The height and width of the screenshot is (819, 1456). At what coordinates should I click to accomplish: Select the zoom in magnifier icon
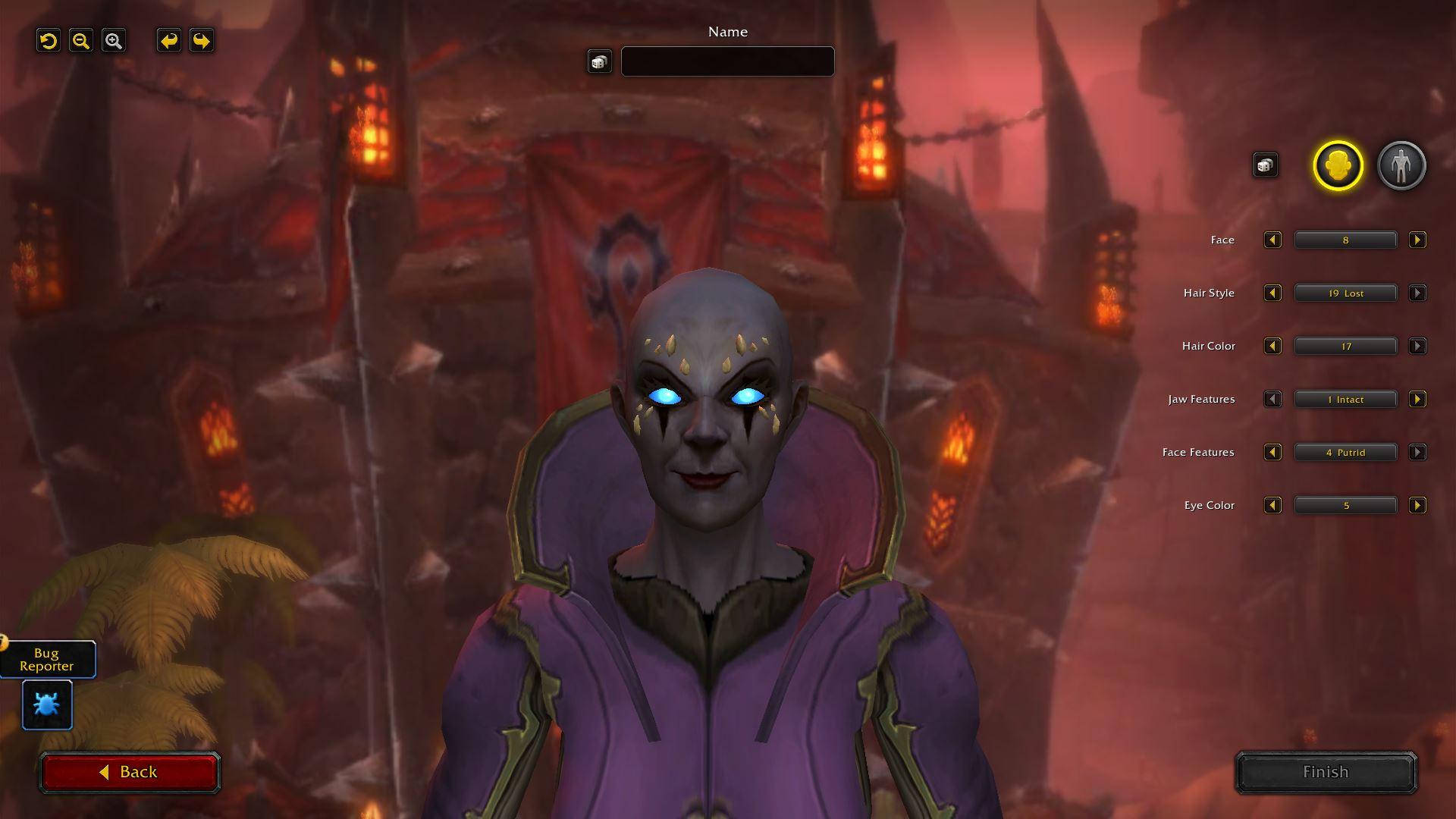point(114,41)
